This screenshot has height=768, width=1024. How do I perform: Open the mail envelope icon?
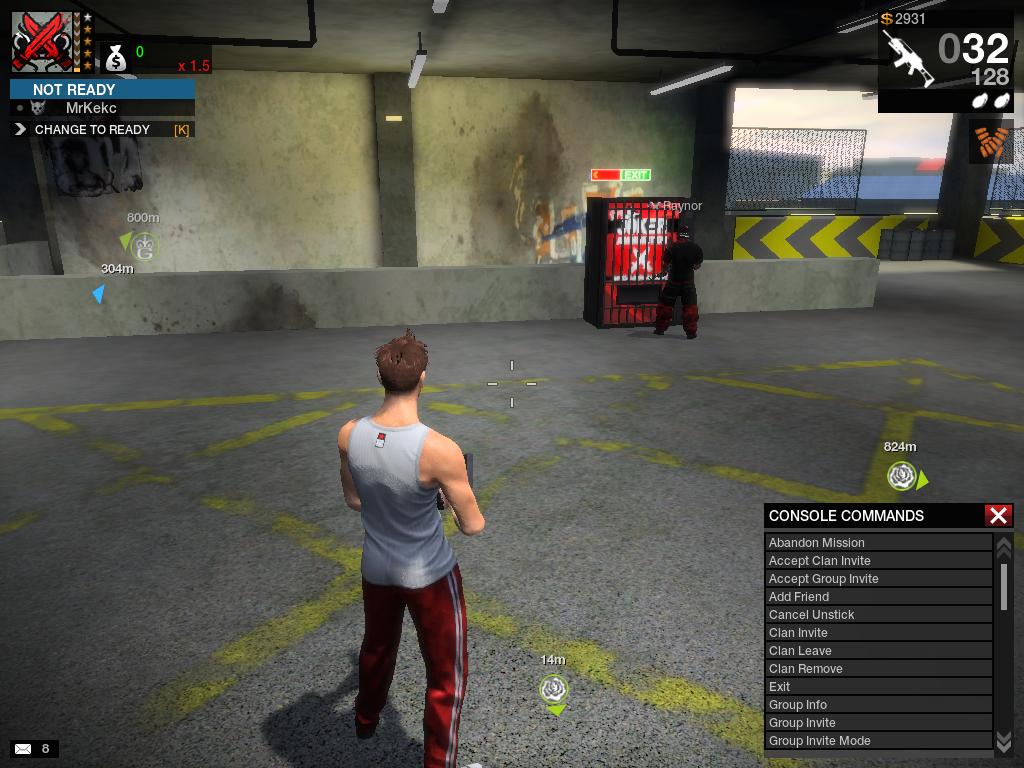tap(23, 748)
